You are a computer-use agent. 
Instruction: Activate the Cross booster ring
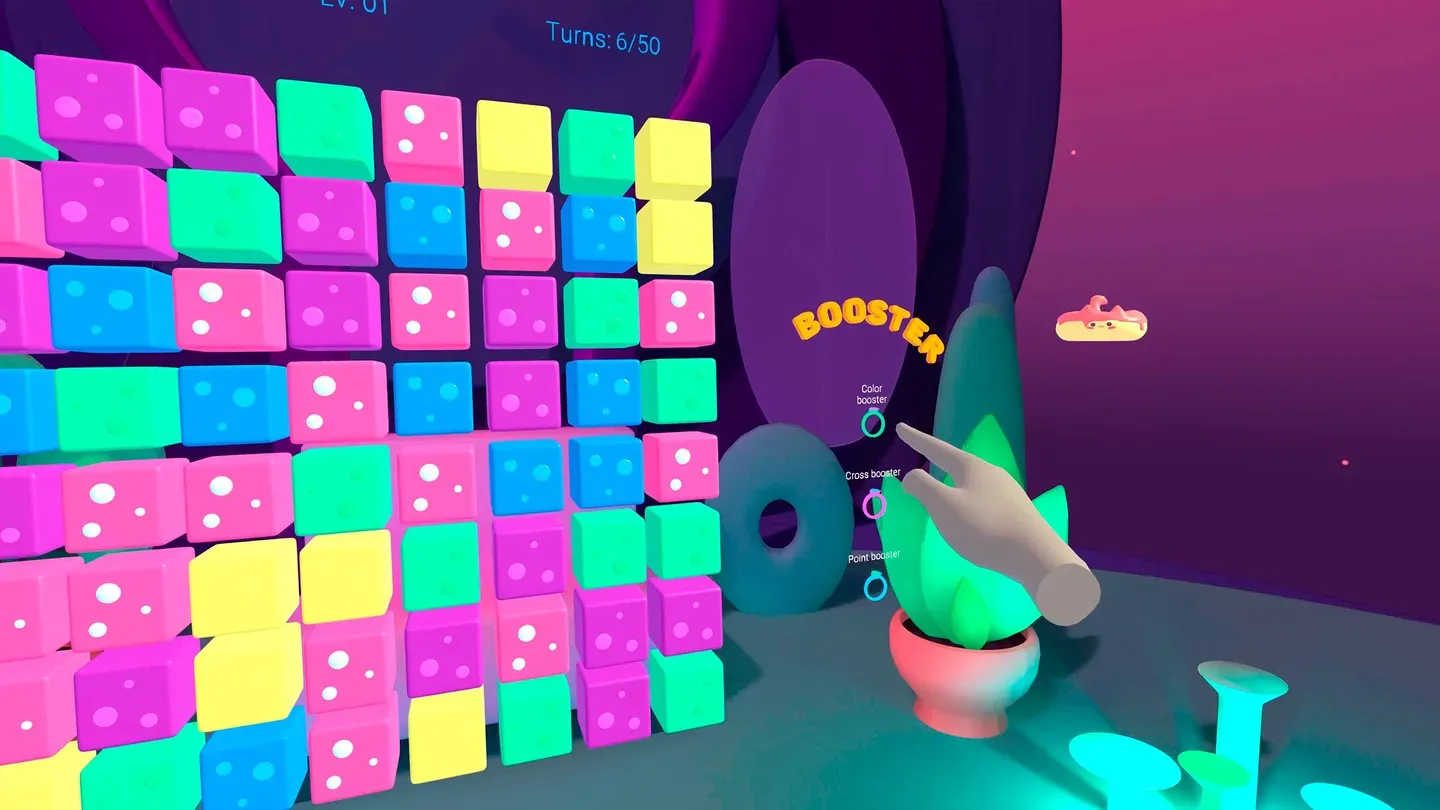pos(872,507)
